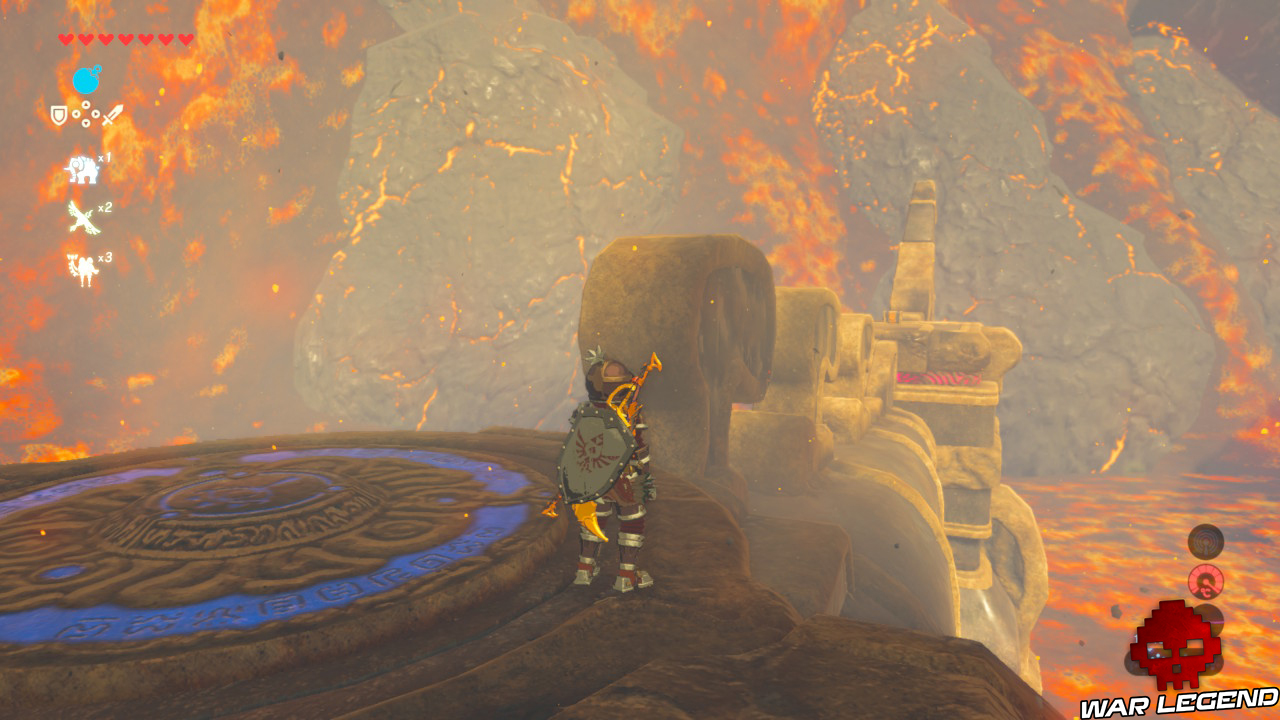Select the x2 label near the bird icon
Image resolution: width=1280 pixels, height=720 pixels.
[x=103, y=209]
